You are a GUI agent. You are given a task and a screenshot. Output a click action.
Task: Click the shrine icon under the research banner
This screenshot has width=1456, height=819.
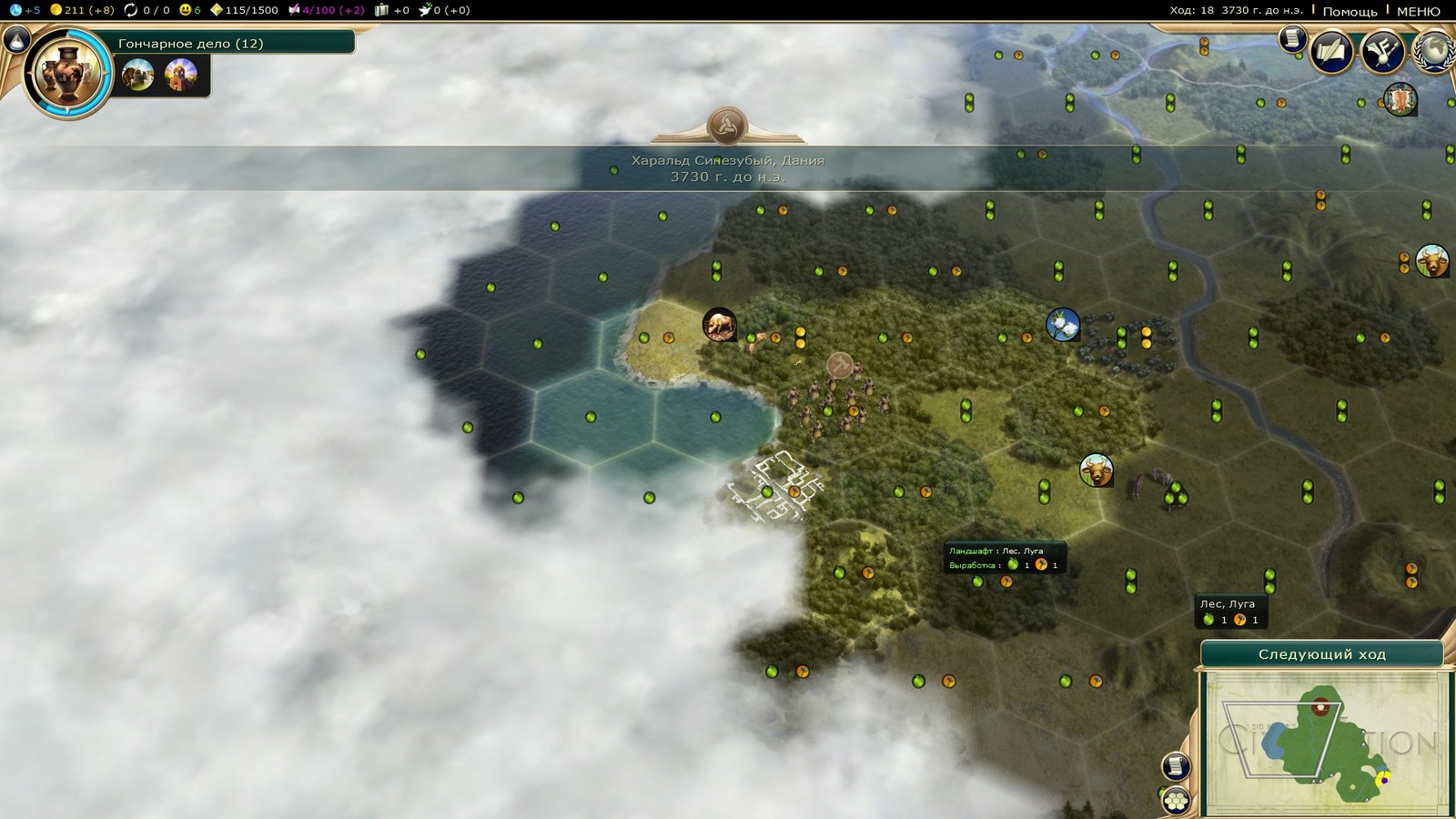181,75
